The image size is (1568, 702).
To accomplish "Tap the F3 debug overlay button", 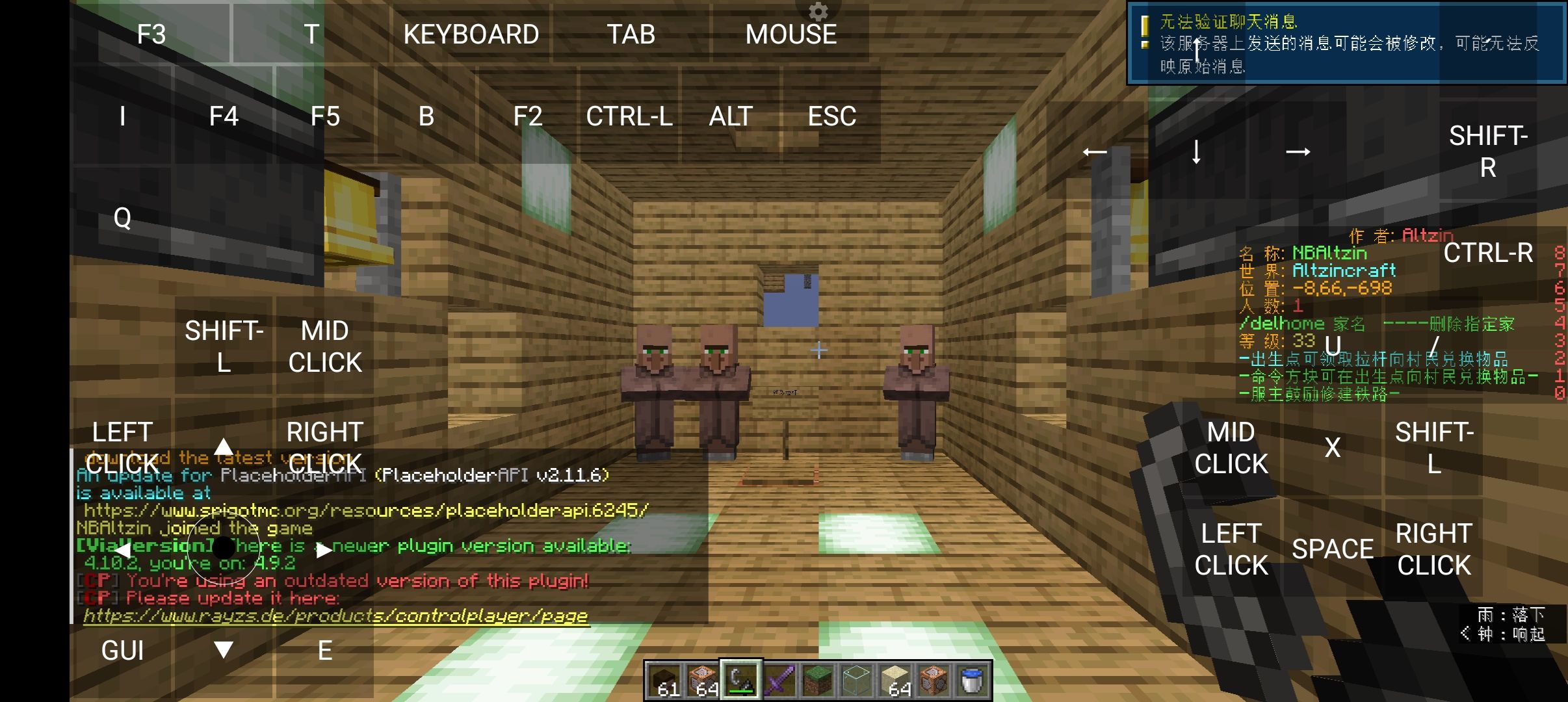I will 151,34.
